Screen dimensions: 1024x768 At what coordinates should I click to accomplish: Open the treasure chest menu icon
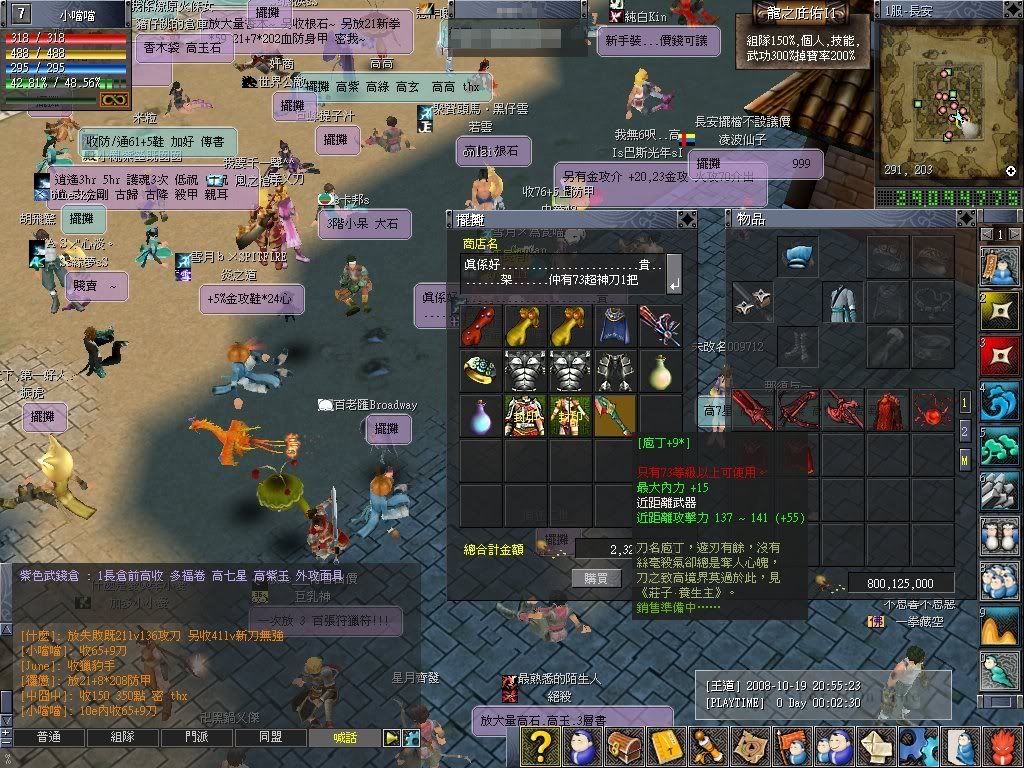tap(624, 746)
